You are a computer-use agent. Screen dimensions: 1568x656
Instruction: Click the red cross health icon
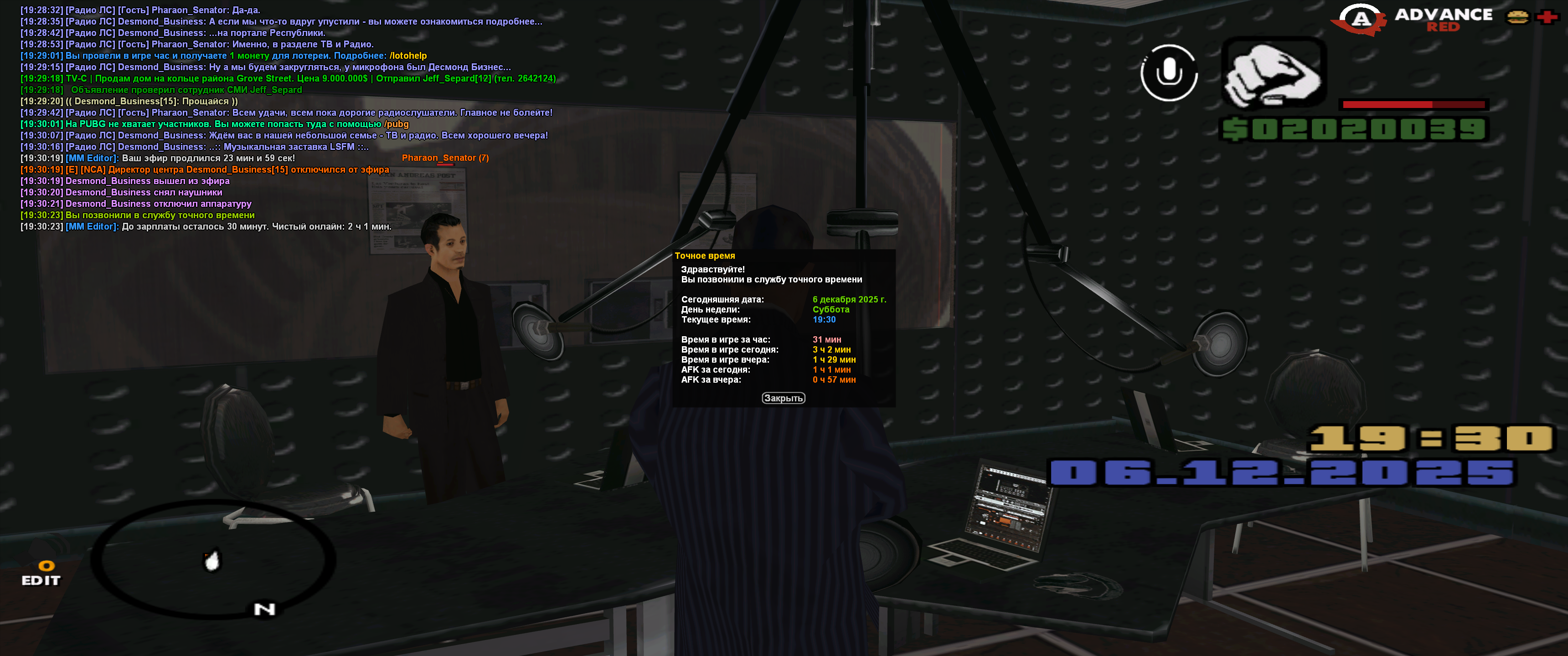1546,17
